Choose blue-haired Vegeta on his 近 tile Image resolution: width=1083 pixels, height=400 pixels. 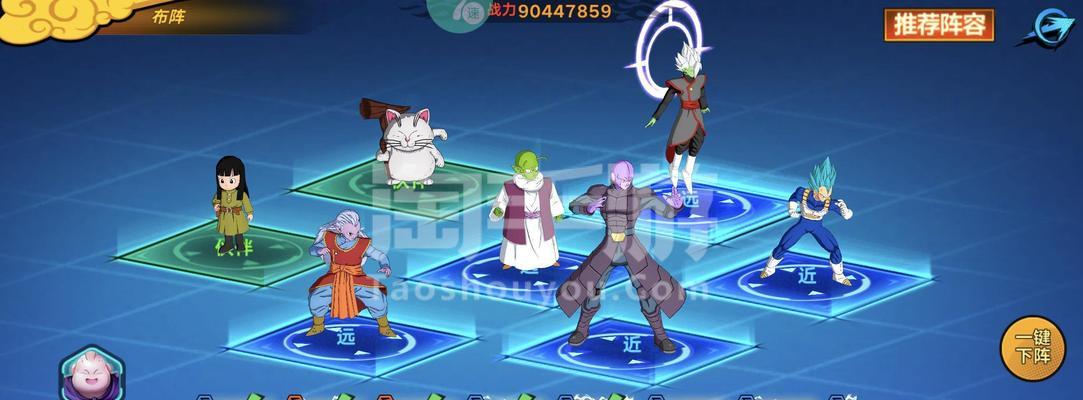pyautogui.click(x=812, y=220)
